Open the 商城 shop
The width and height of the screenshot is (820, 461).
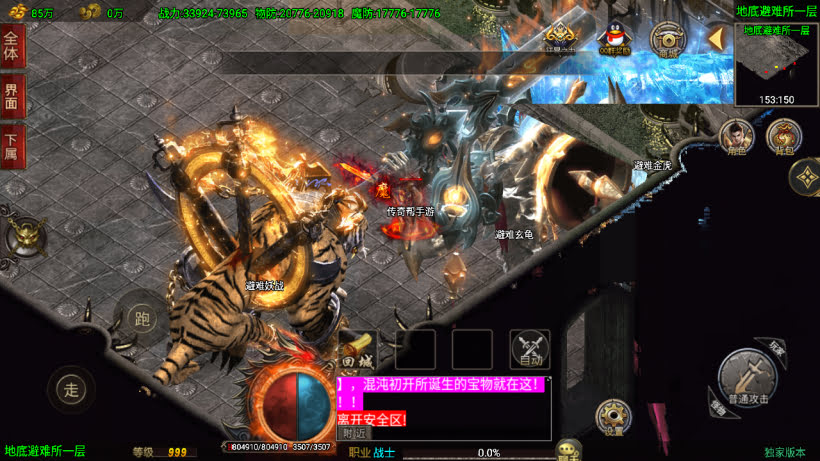click(667, 40)
